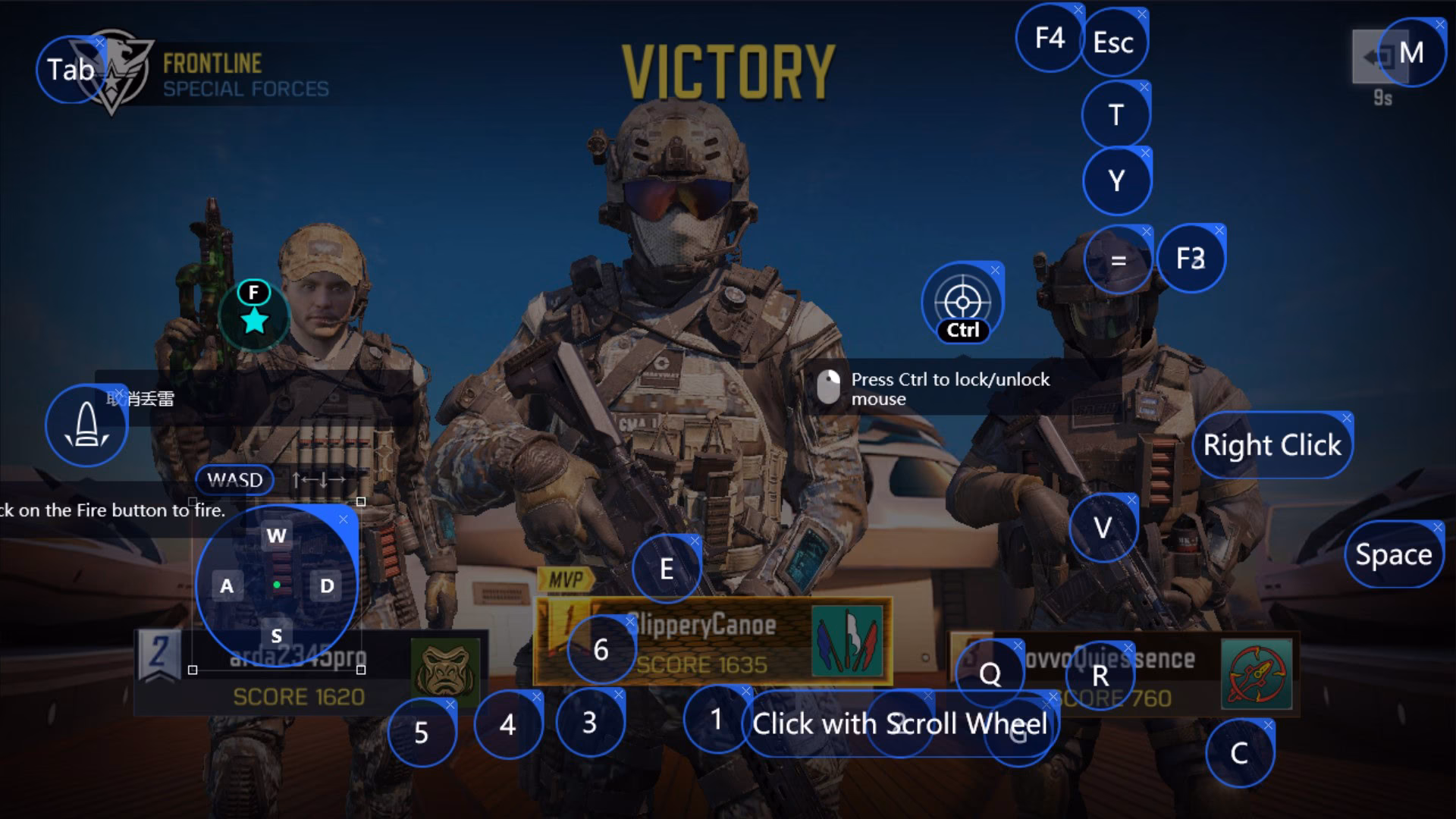Select the Space key binding
The image size is (1456, 819).
click(1394, 554)
